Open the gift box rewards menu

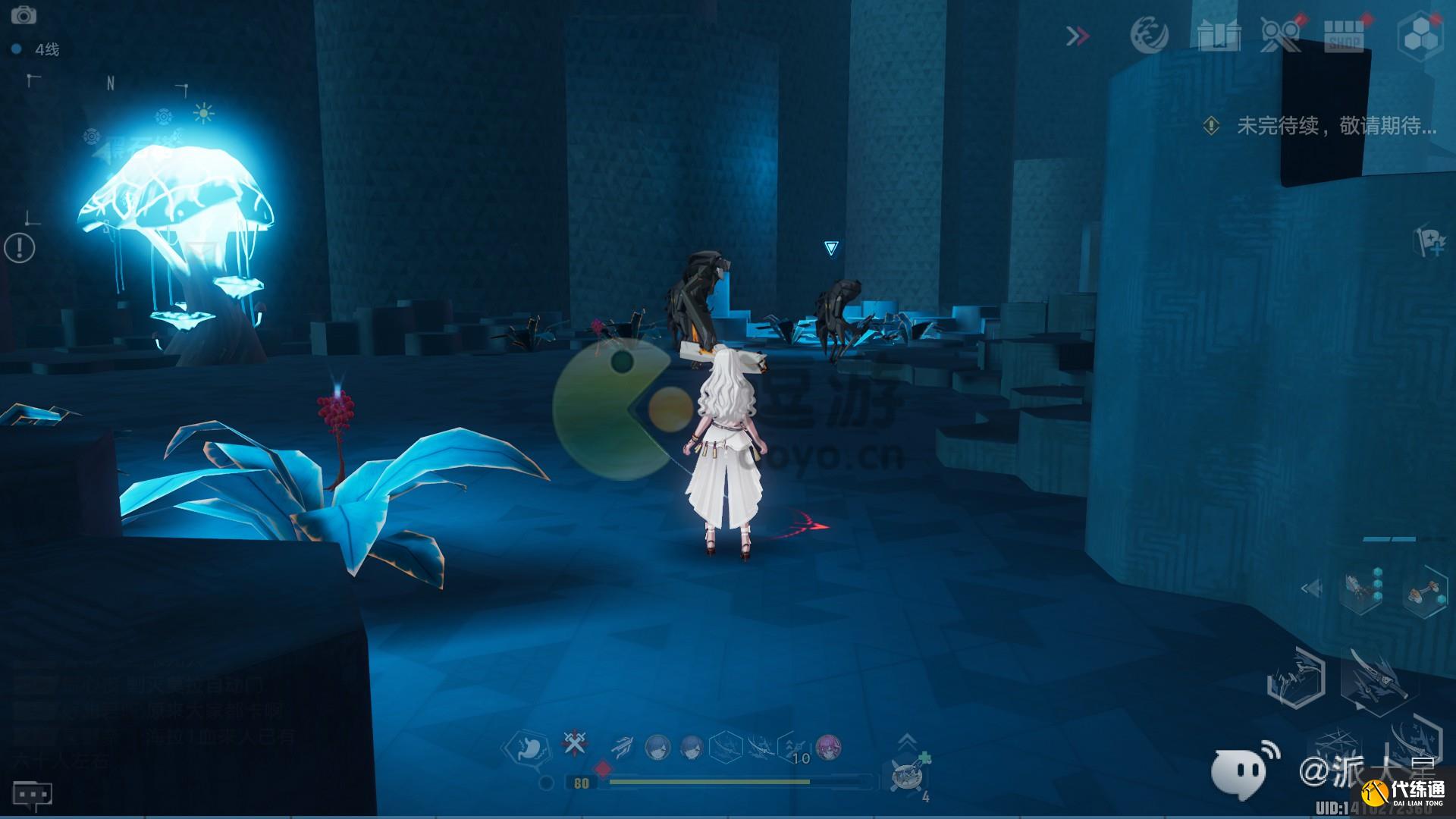coord(1219,35)
